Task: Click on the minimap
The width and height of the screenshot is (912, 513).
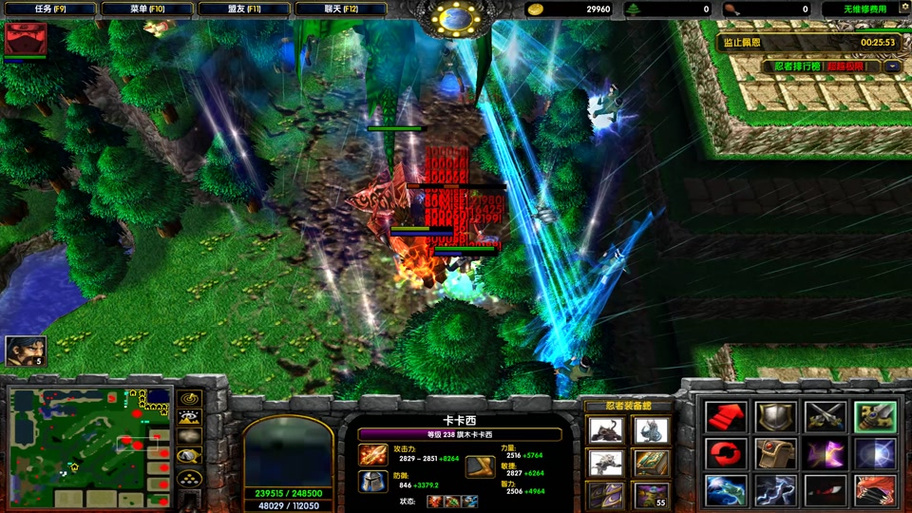Action: [x=88, y=446]
